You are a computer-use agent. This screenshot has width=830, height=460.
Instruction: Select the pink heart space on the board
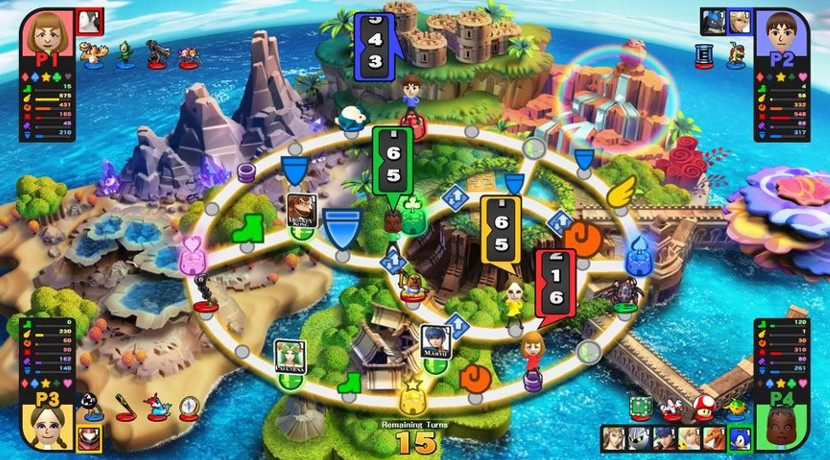(193, 257)
